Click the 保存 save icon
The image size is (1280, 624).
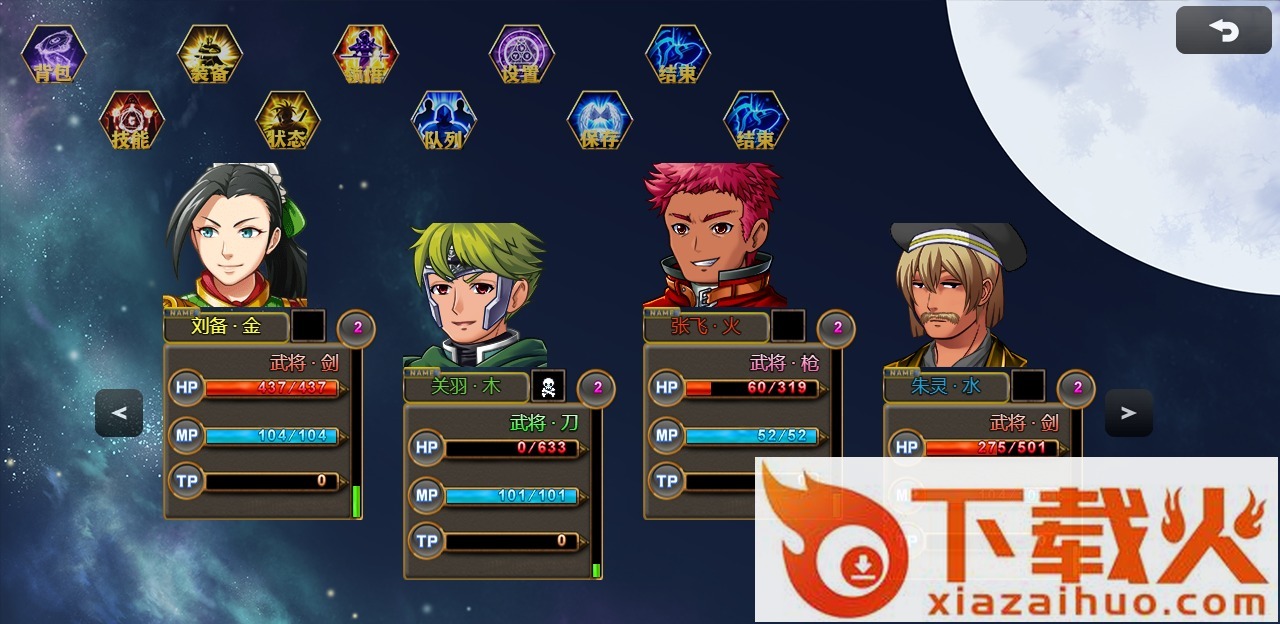[600, 120]
